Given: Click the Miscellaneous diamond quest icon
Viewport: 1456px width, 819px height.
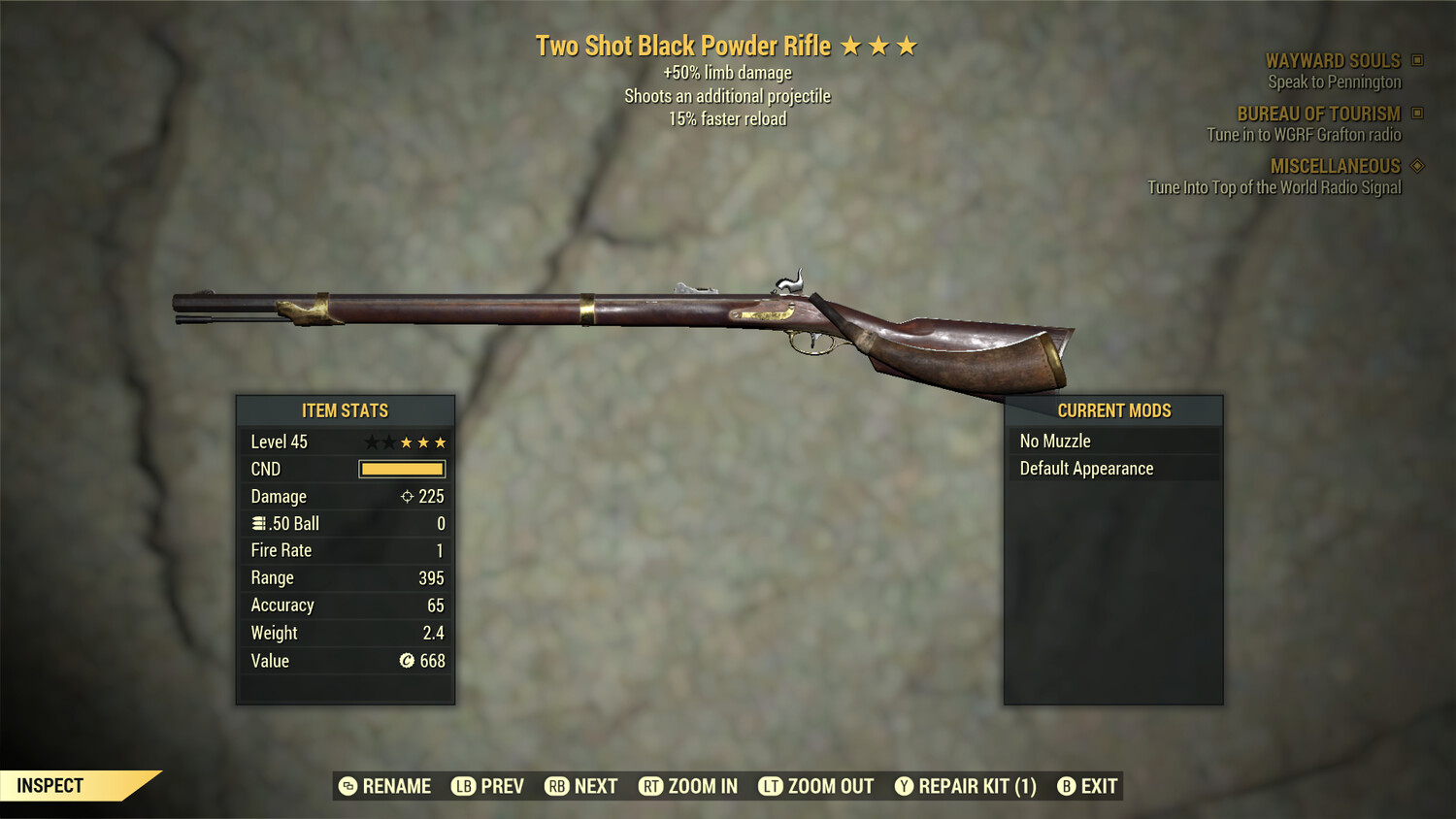Looking at the screenshot, I should pos(1416,166).
